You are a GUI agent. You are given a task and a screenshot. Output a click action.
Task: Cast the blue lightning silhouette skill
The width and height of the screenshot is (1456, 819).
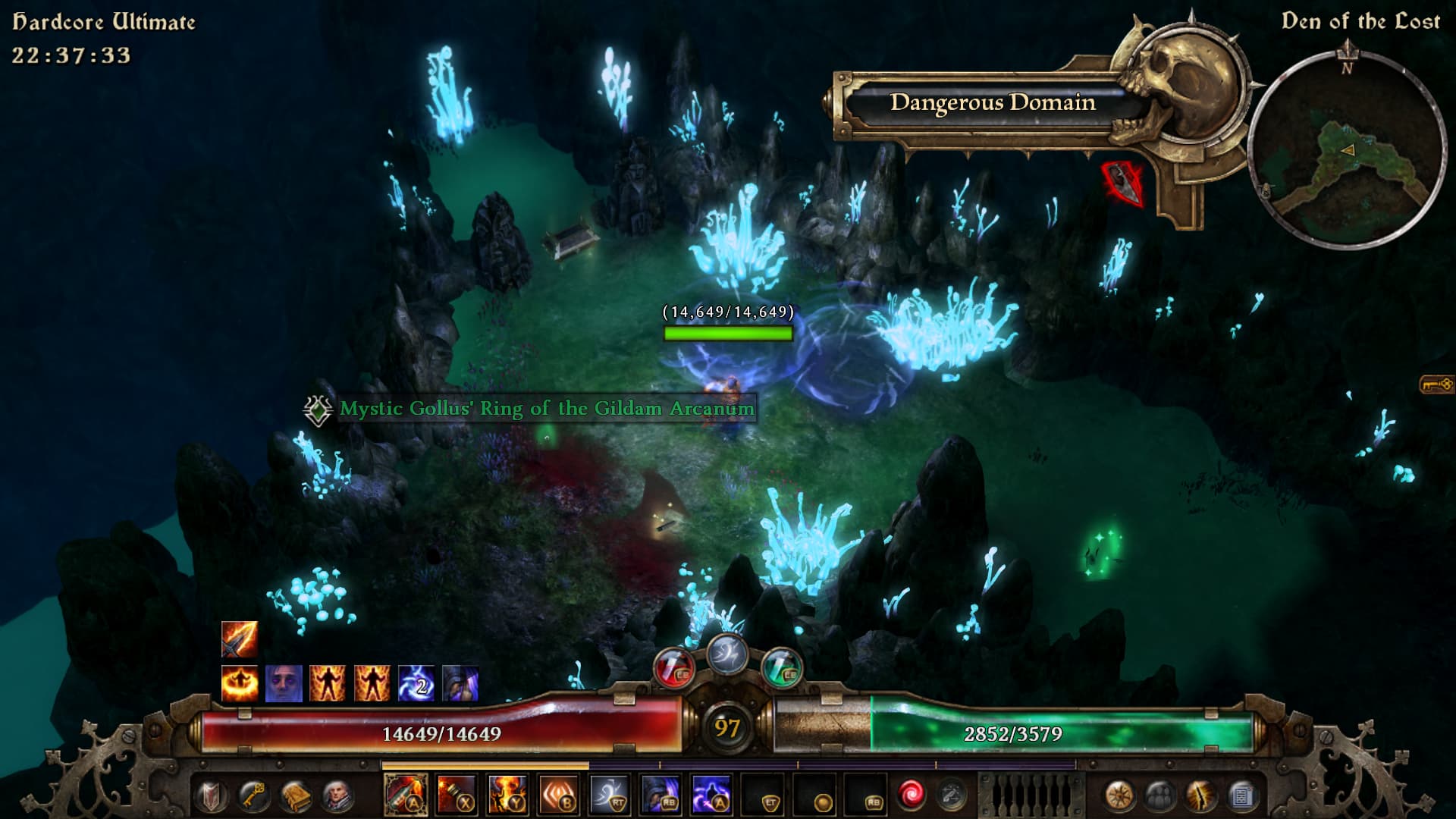[x=712, y=795]
